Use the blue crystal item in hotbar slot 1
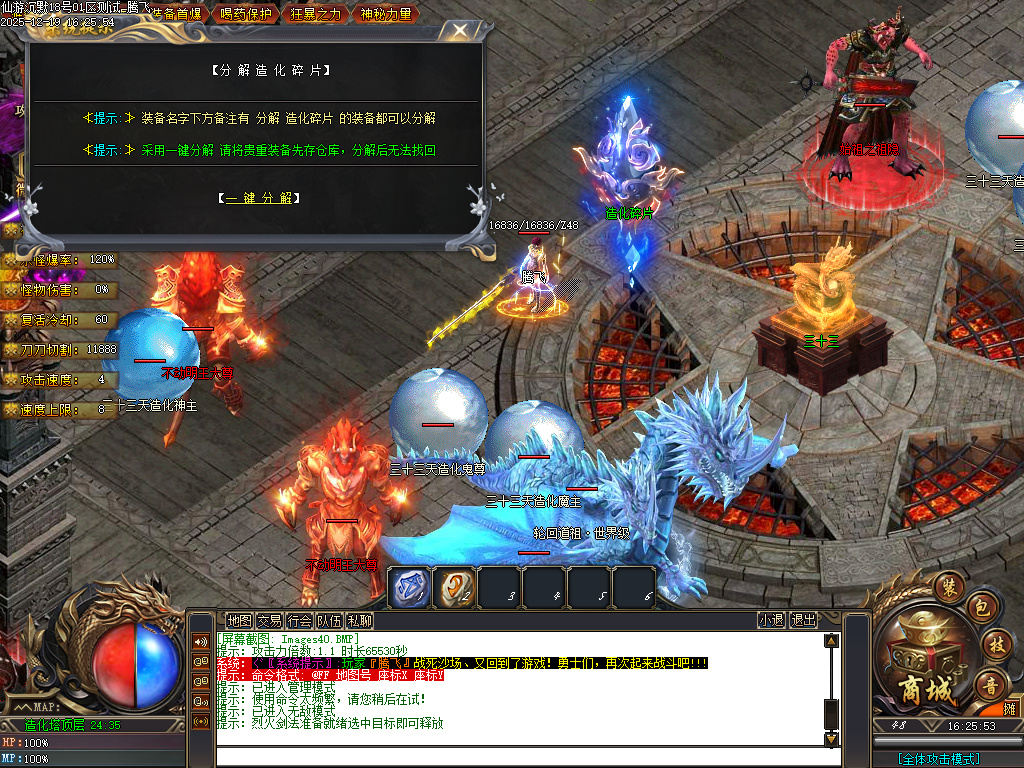The height and width of the screenshot is (768, 1024). pos(409,587)
